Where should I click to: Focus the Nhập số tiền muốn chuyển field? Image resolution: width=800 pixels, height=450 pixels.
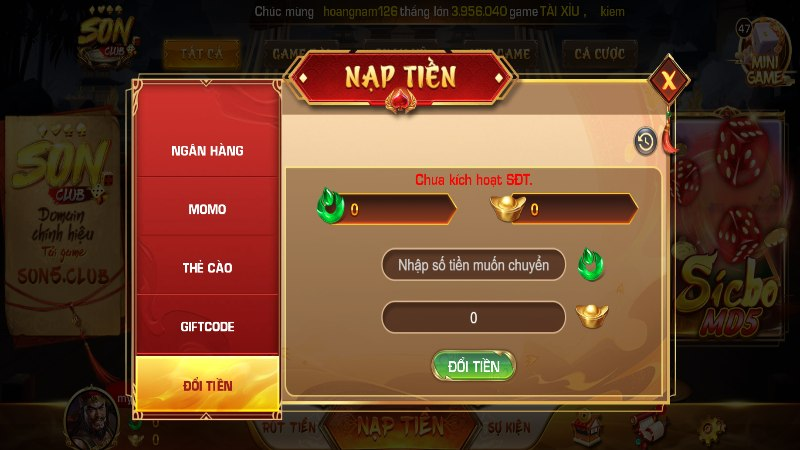pos(473,266)
